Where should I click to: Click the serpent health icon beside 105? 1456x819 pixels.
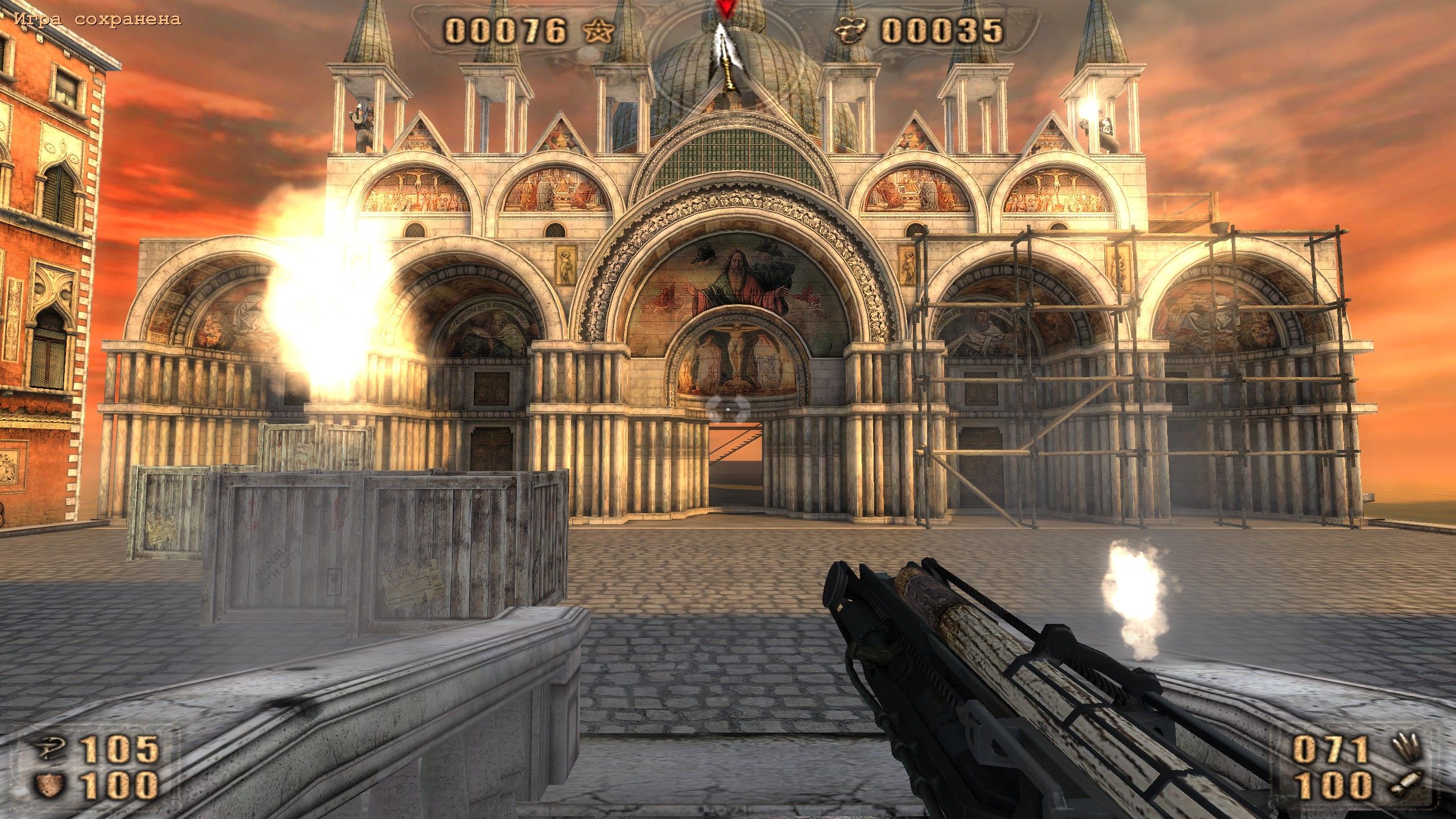tap(49, 748)
